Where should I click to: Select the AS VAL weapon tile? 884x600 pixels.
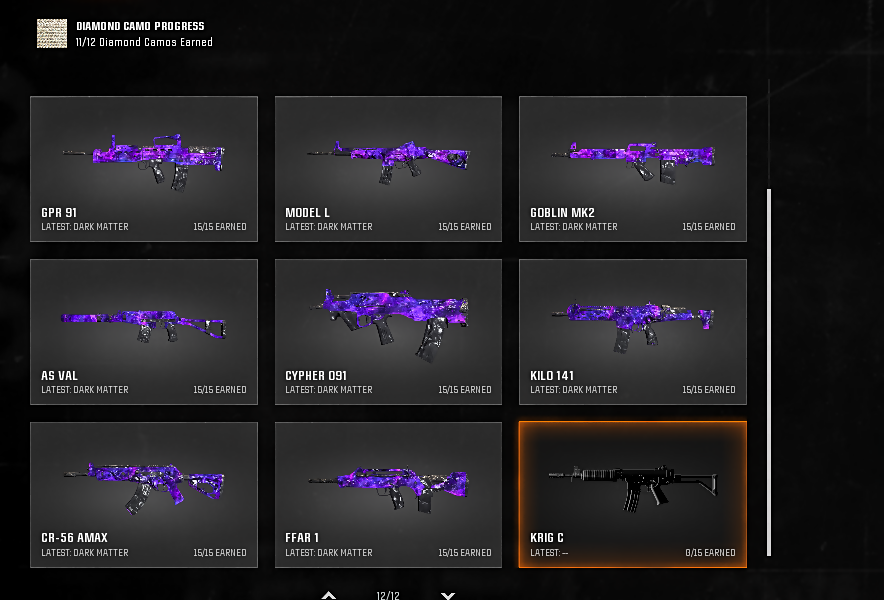click(x=144, y=331)
